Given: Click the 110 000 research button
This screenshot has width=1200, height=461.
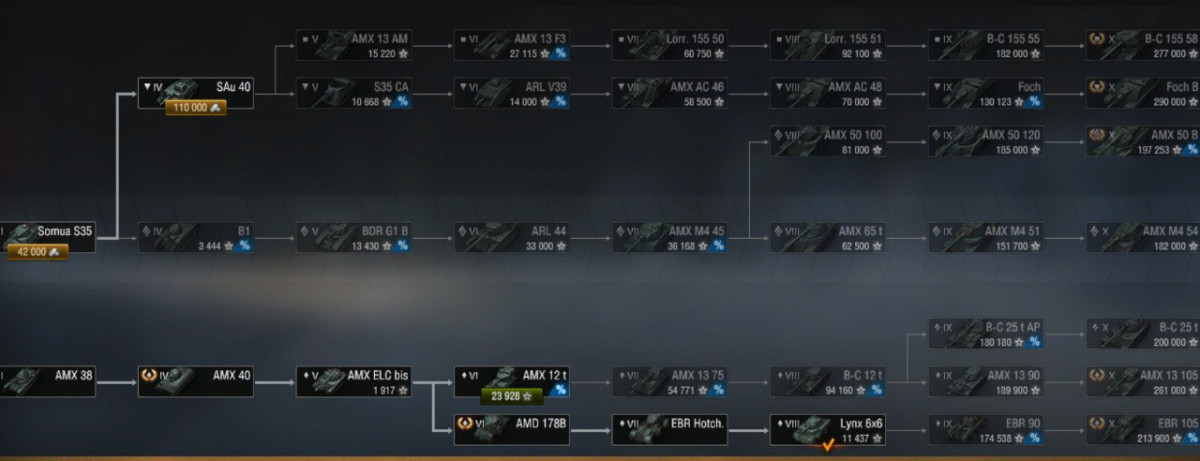Looking at the screenshot, I should [x=196, y=108].
